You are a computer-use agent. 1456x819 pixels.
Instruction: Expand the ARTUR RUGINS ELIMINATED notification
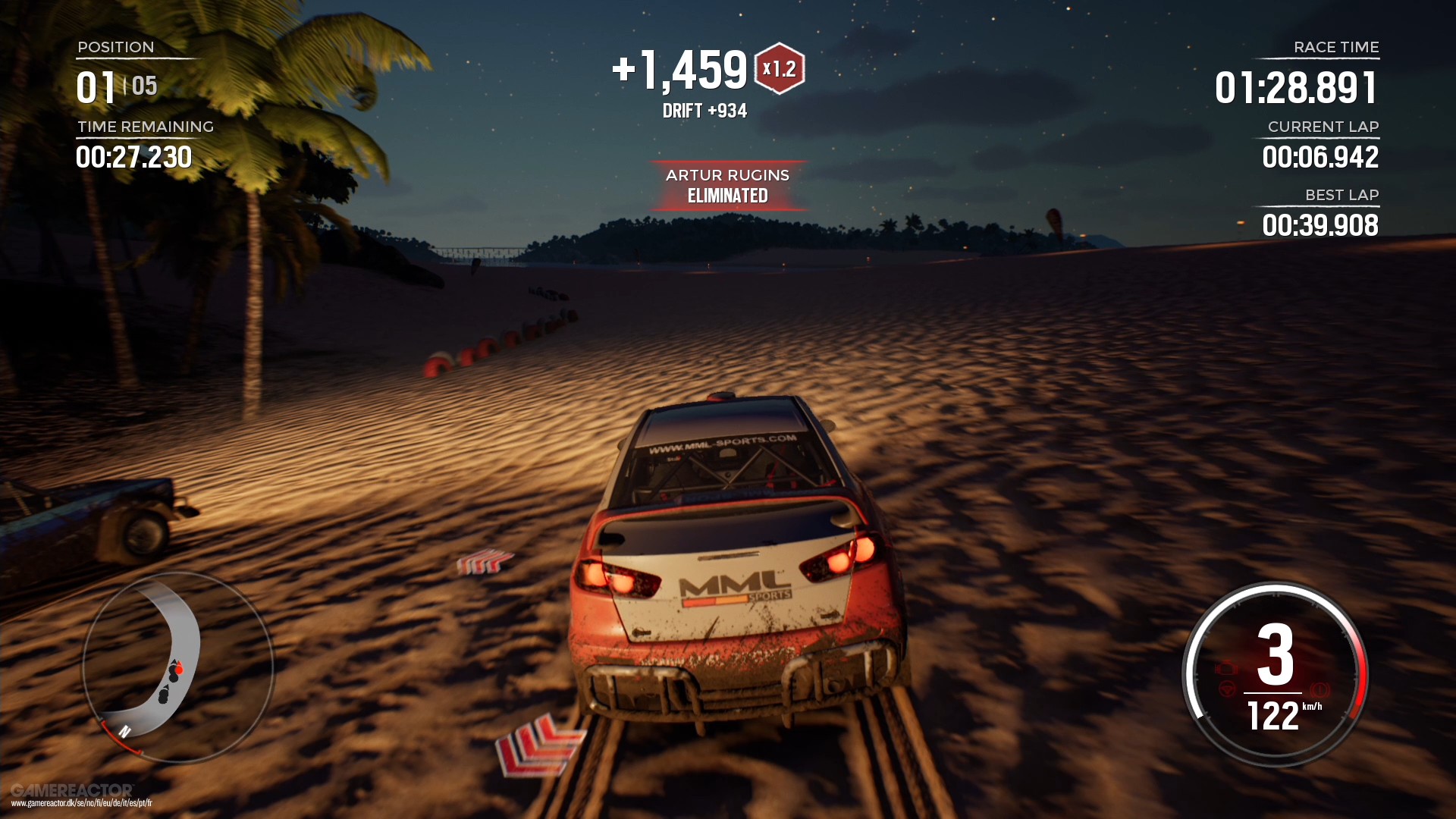[x=727, y=185]
